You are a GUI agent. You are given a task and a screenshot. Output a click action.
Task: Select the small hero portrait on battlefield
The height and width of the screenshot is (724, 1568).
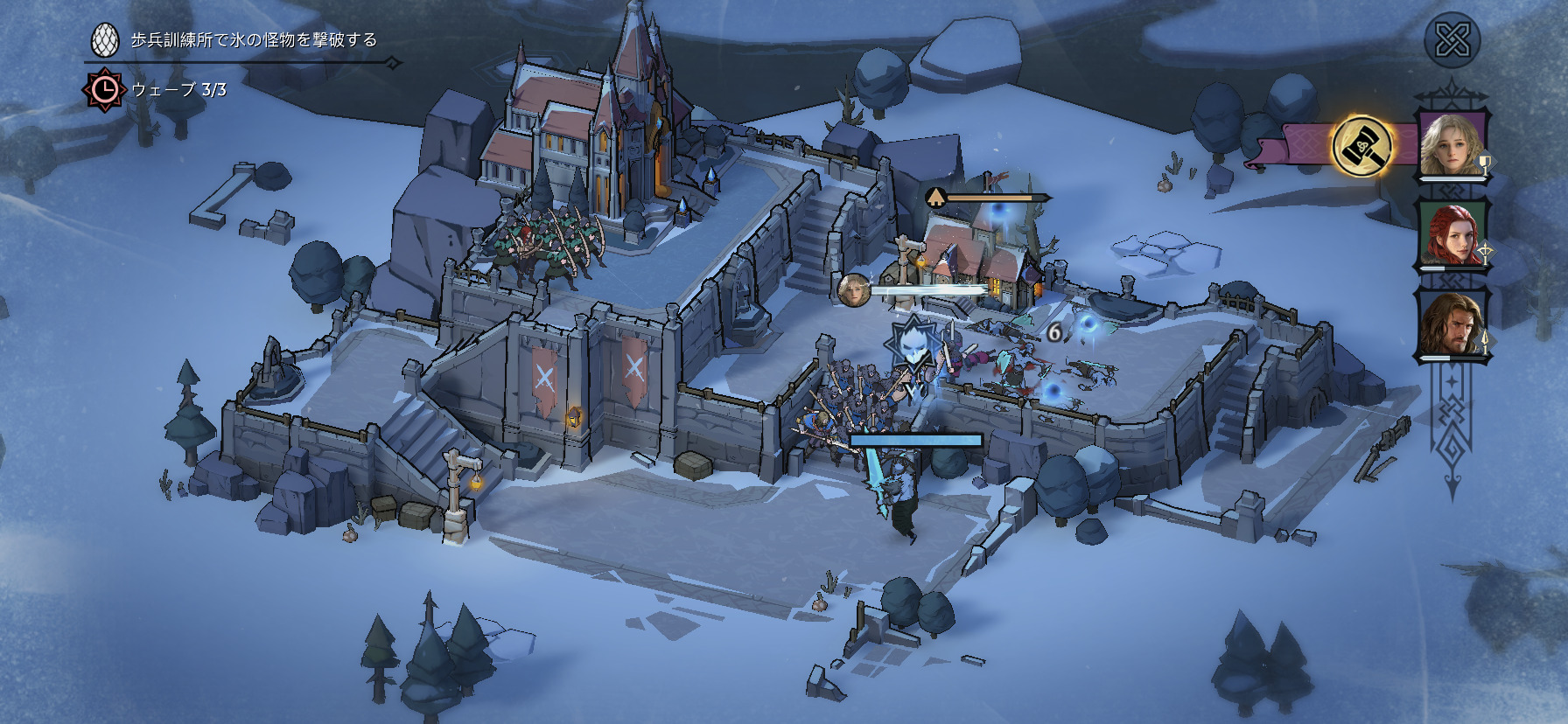pyautogui.click(x=851, y=290)
